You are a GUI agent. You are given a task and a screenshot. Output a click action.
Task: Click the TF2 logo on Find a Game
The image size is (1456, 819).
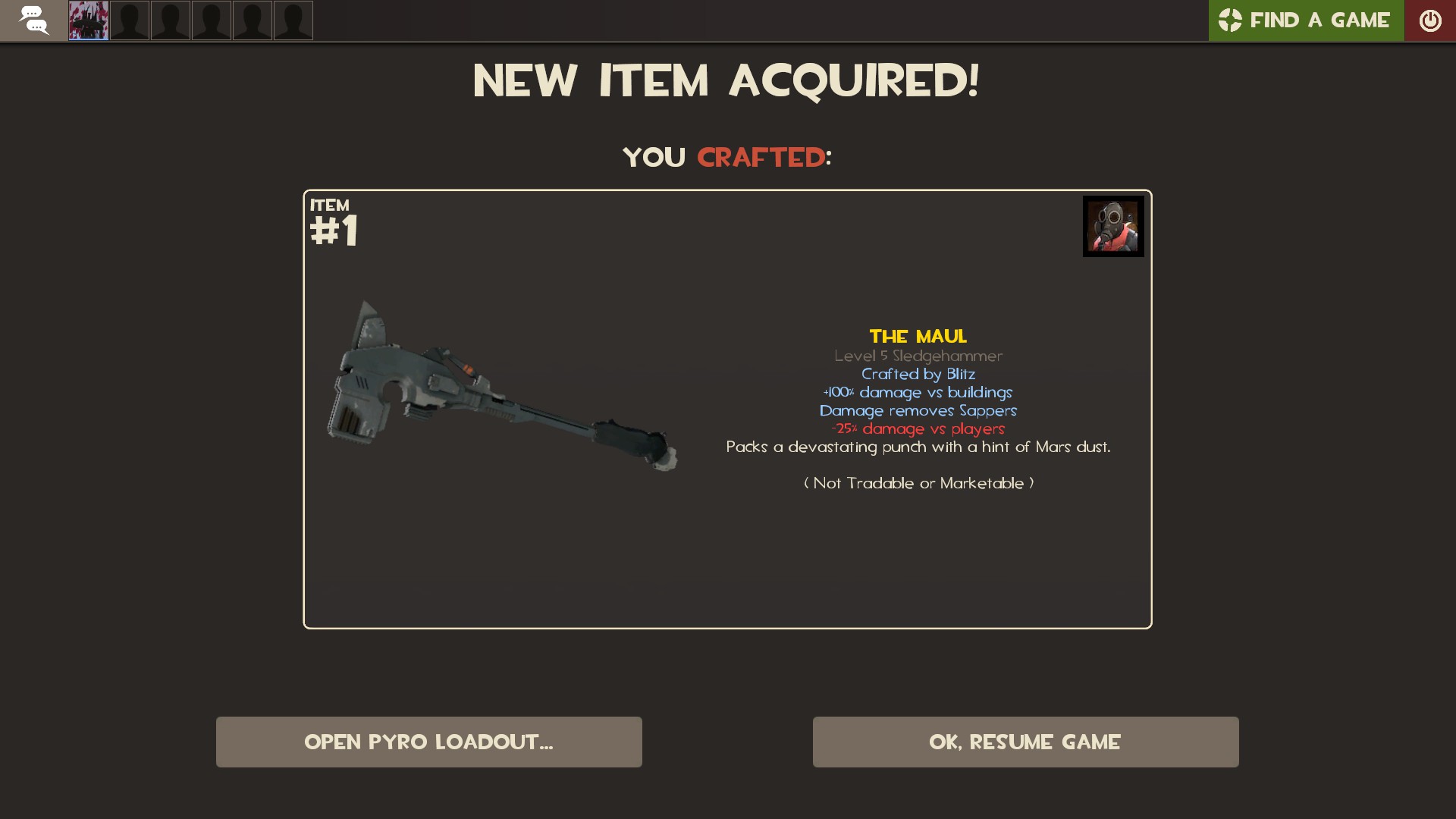(1230, 20)
